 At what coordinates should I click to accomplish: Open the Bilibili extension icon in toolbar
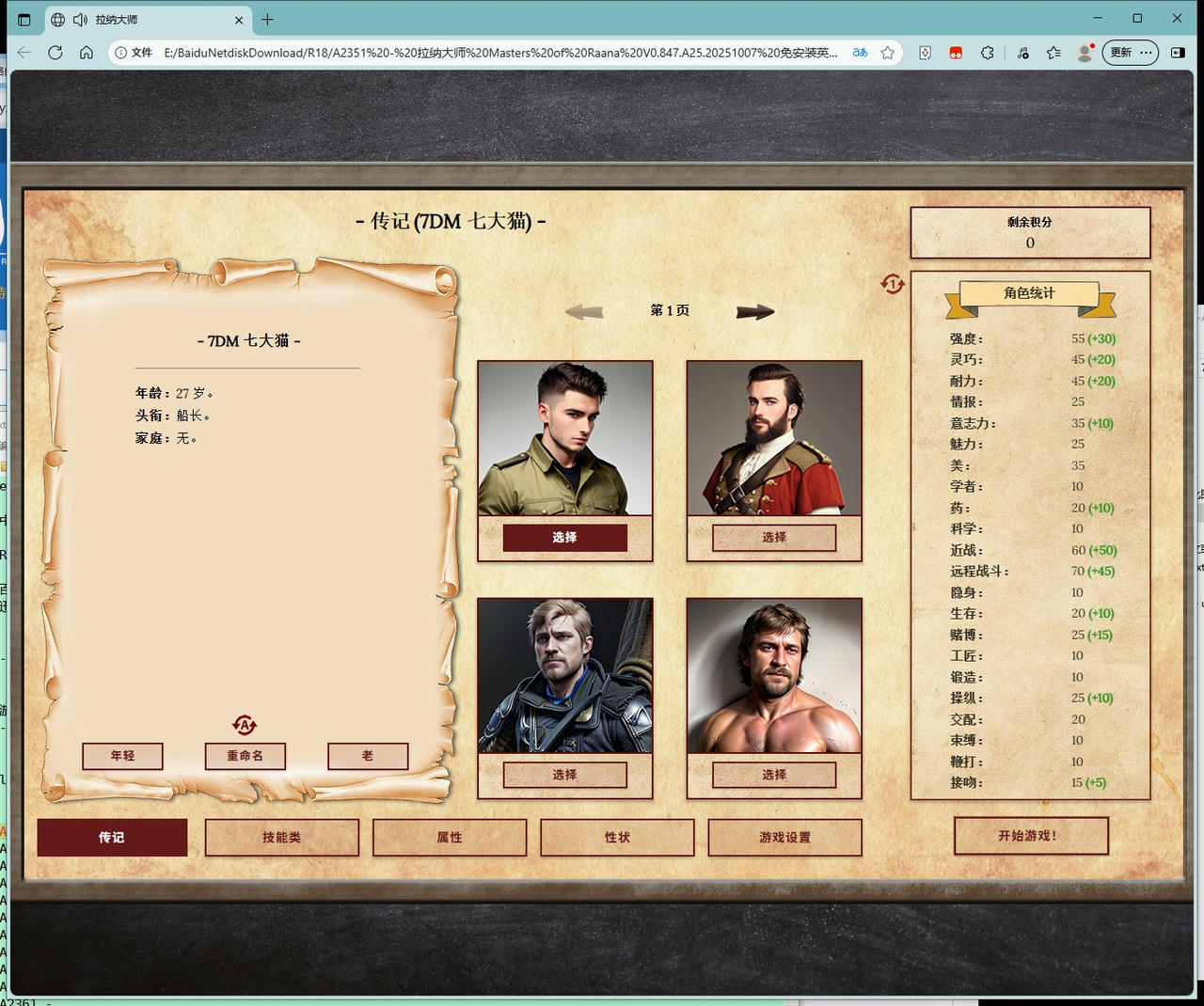click(956, 53)
